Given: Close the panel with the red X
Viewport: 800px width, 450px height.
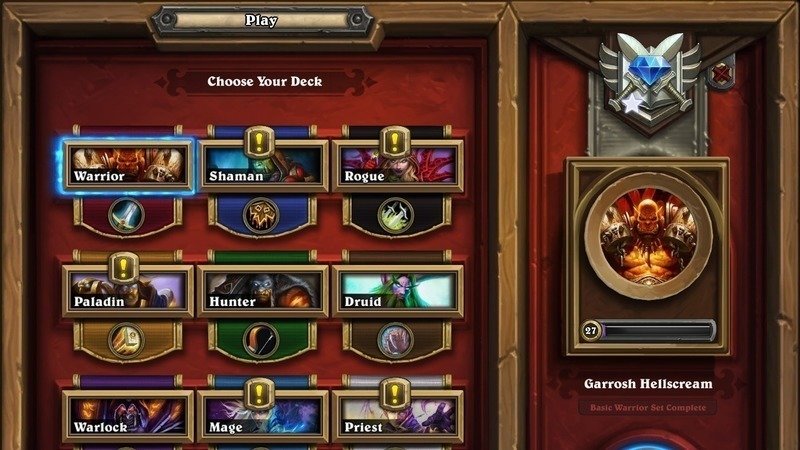Looking at the screenshot, I should [723, 72].
